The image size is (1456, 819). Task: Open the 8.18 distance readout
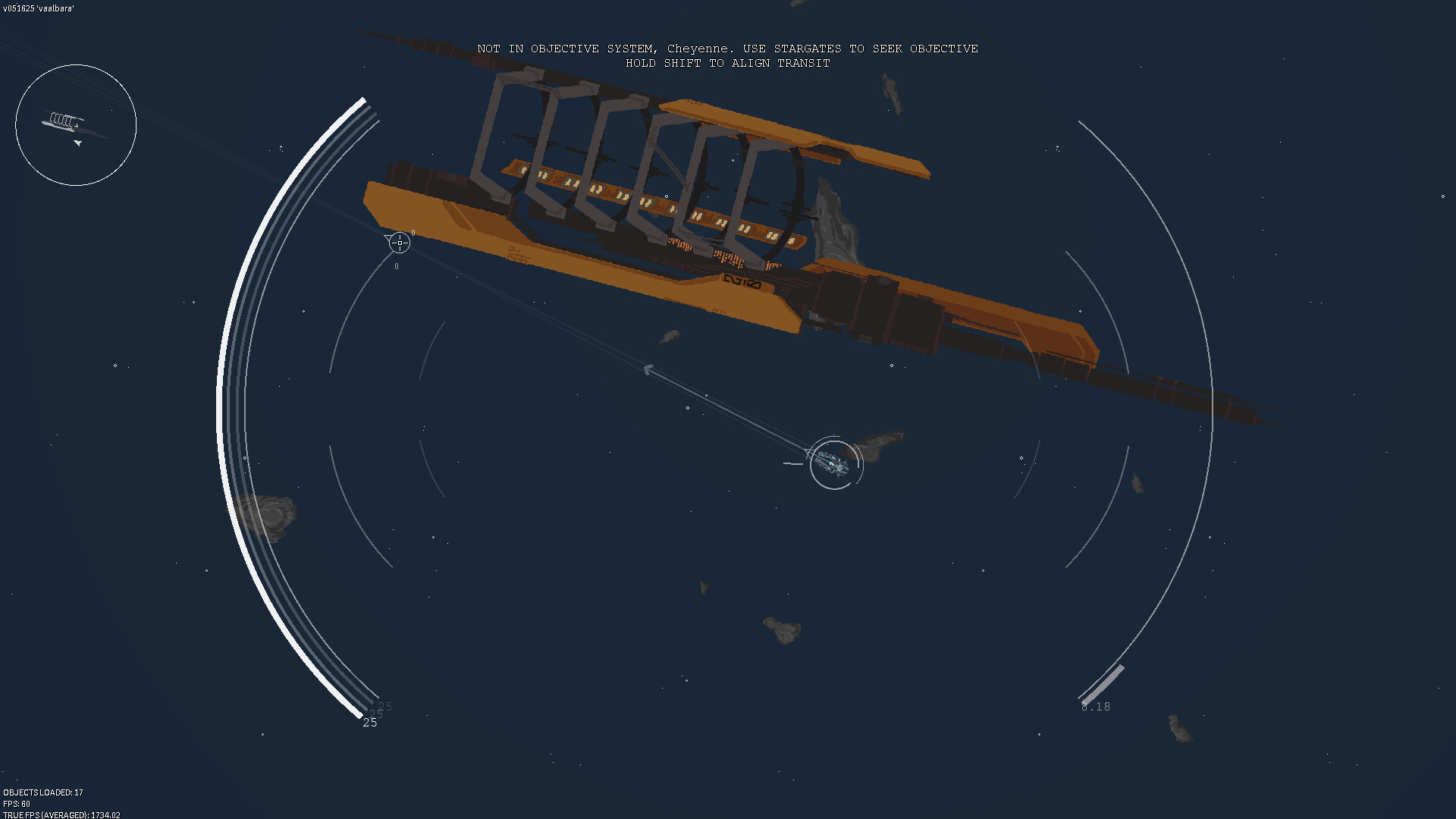coord(1094,705)
